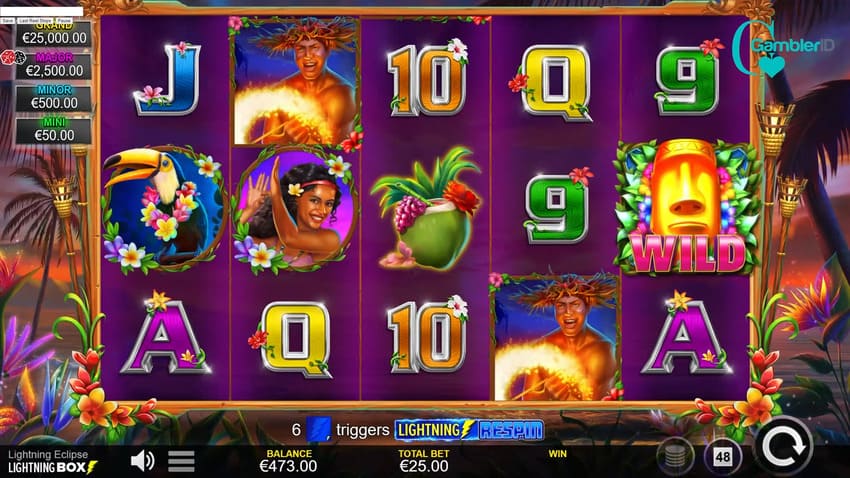Adjust the bet using the coin stack button
The image size is (850, 478).
tap(676, 457)
